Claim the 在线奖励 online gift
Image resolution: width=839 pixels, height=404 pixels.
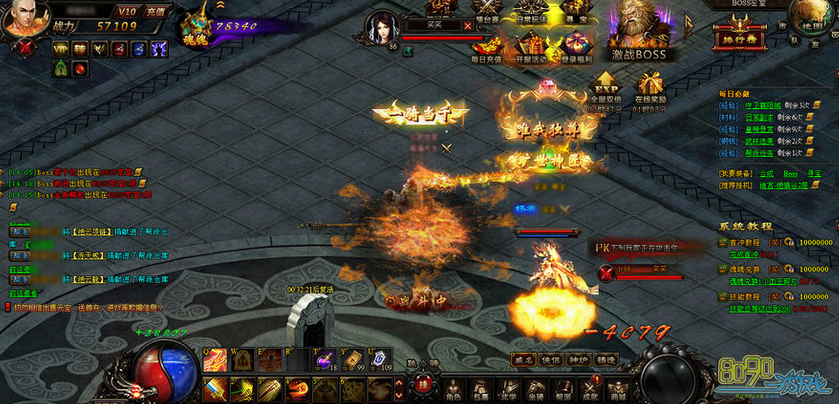point(651,86)
